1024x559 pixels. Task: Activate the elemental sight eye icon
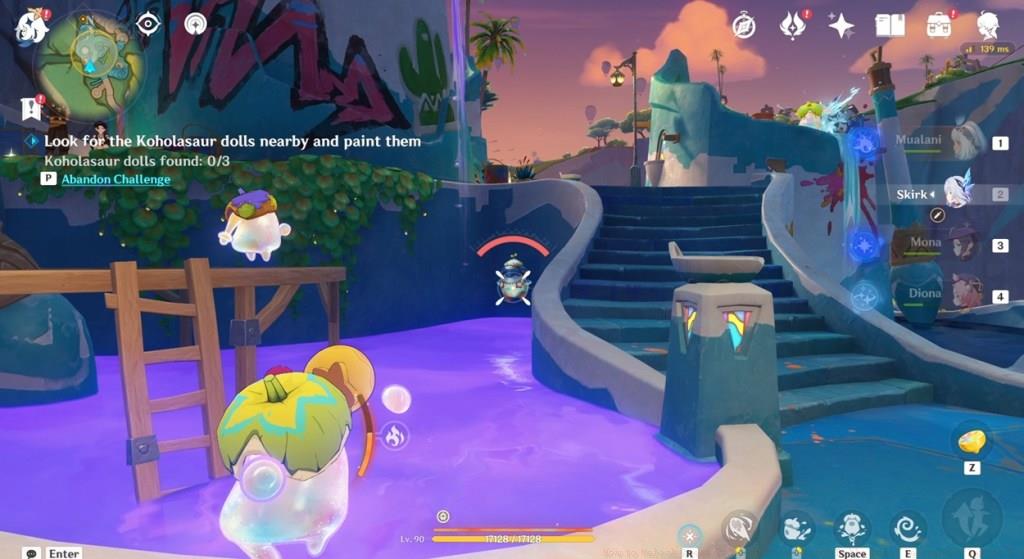pos(148,23)
